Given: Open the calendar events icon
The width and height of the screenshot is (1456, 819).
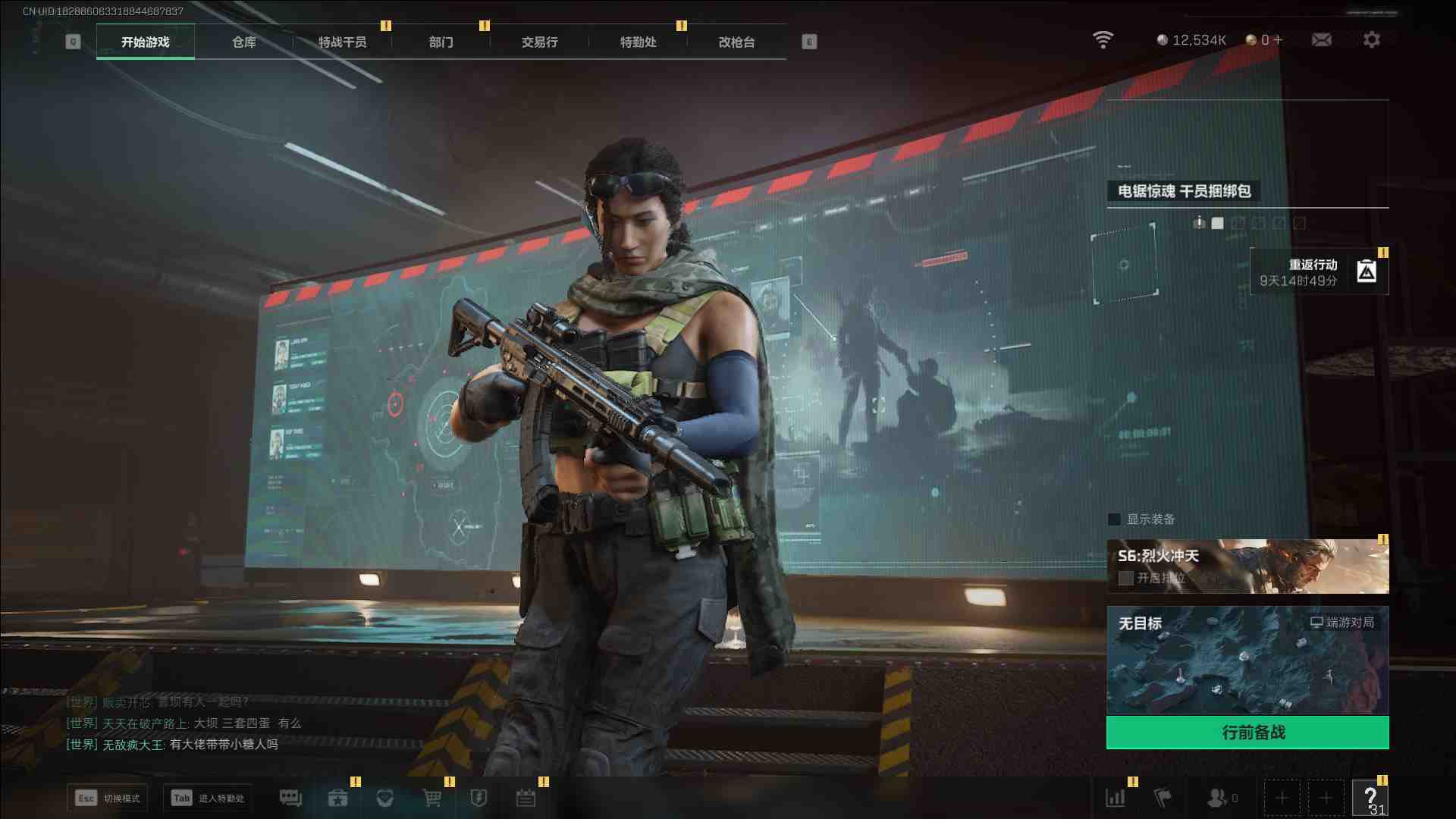Looking at the screenshot, I should [x=526, y=798].
